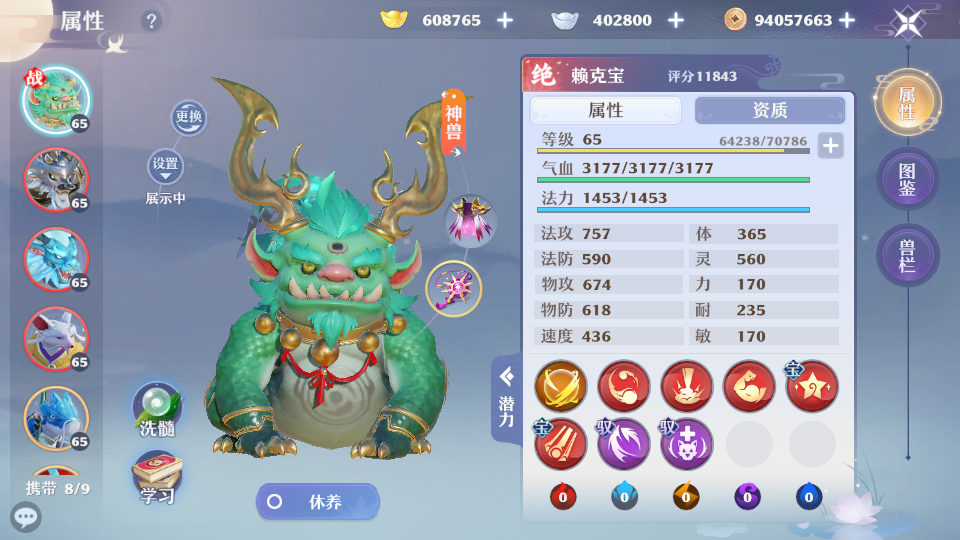Click the 休养 rest button

(318, 502)
